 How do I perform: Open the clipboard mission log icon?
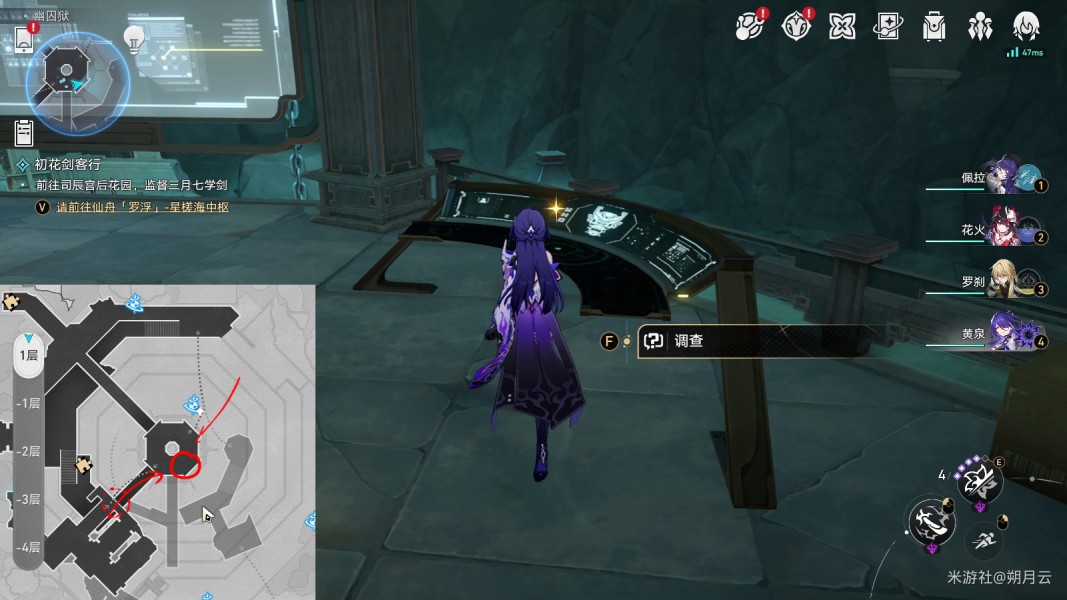pos(25,131)
